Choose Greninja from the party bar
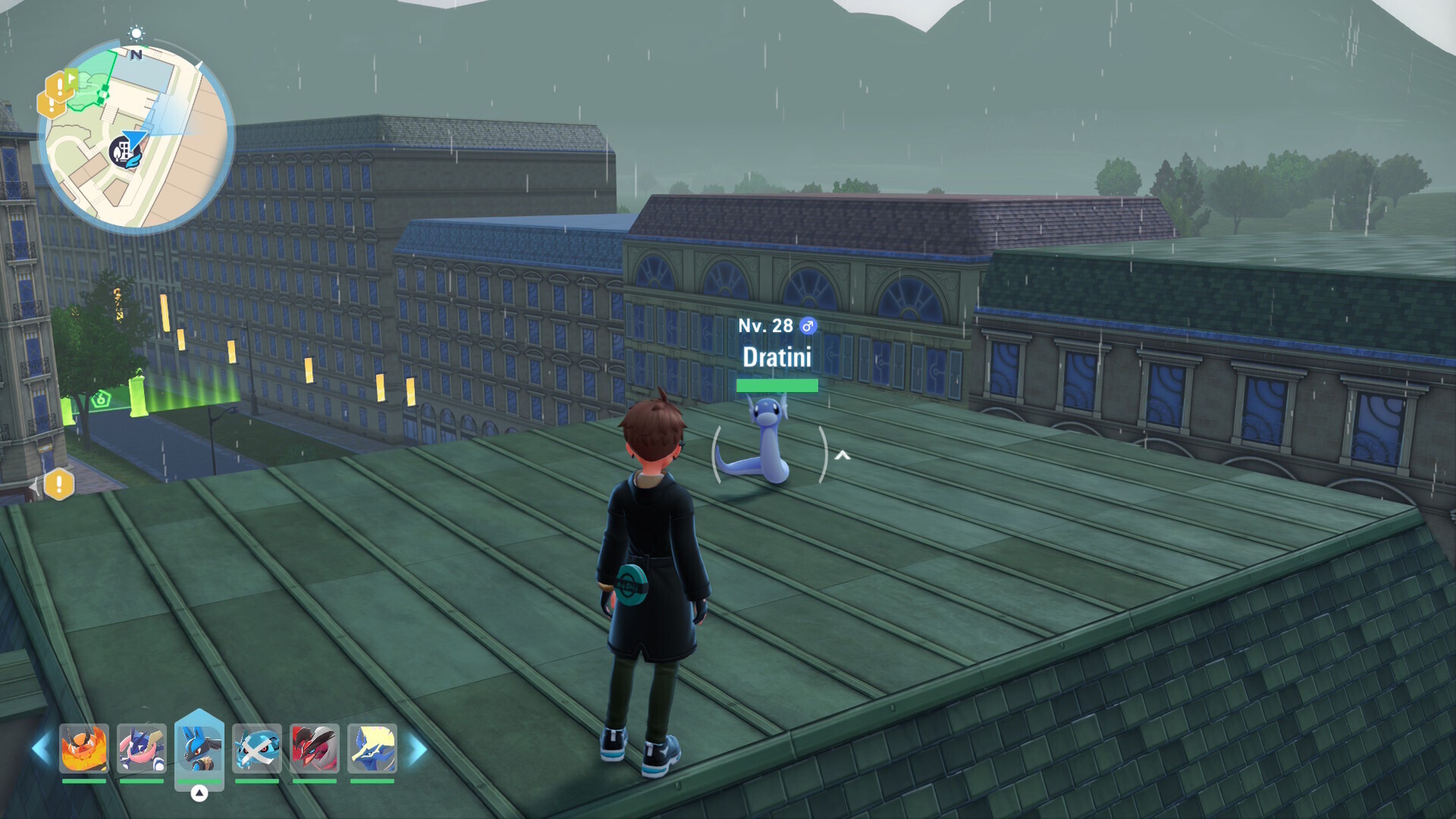This screenshot has width=1456, height=819. coord(141,748)
